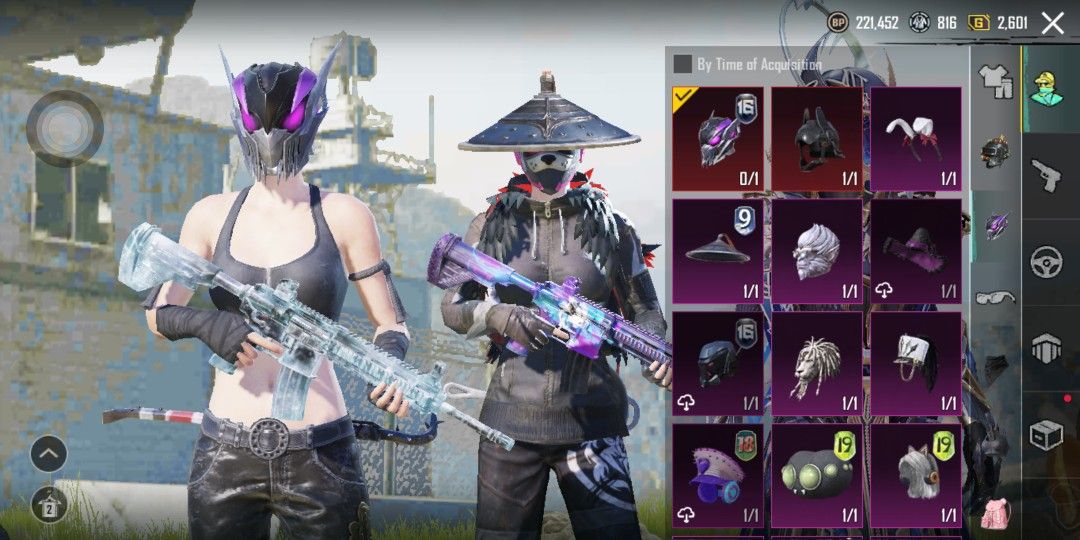This screenshot has width=1080, height=540.
Task: Open the vehicle skins category
Action: pos(1047,262)
